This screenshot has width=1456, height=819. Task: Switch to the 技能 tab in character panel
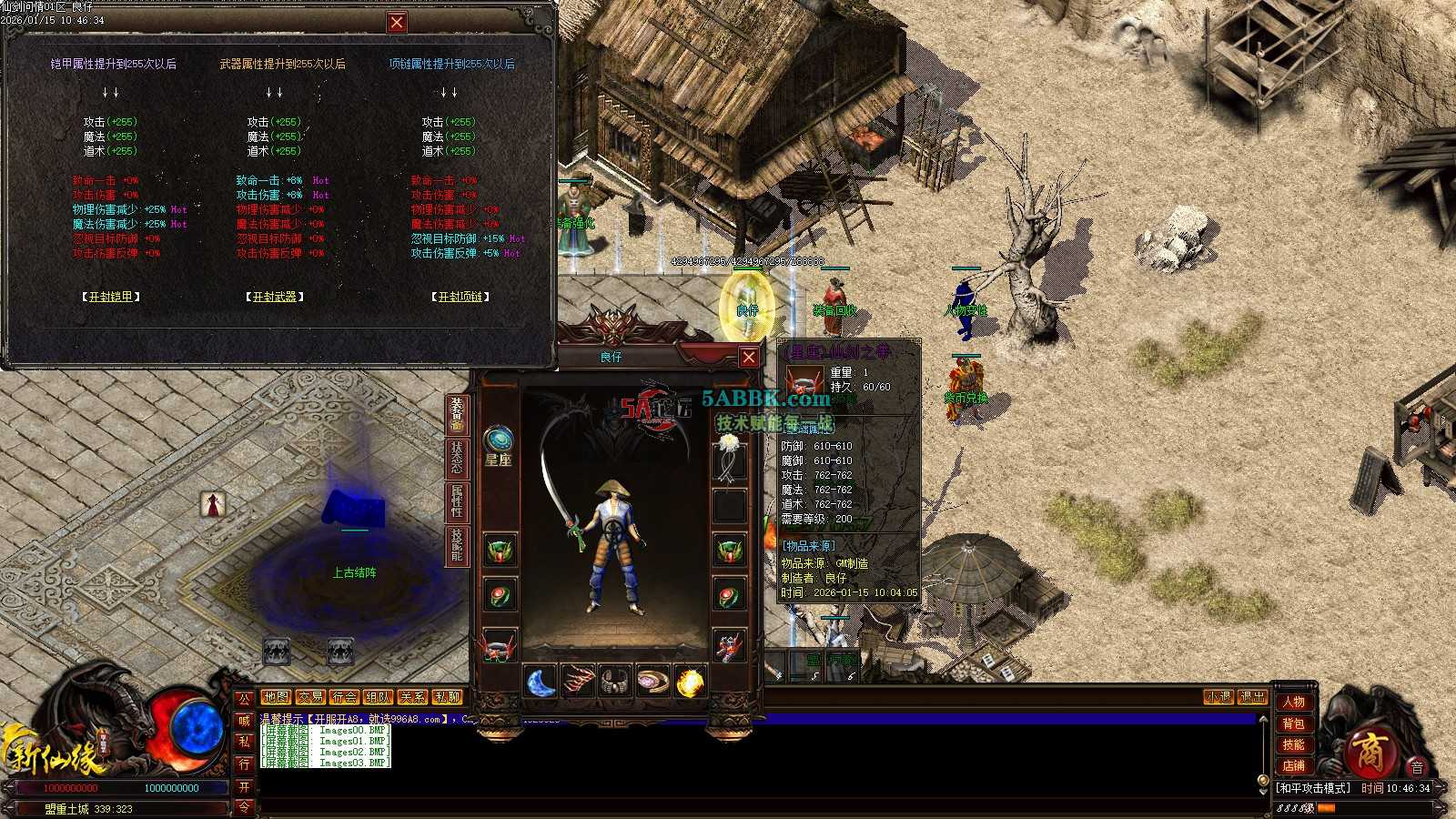[x=457, y=544]
